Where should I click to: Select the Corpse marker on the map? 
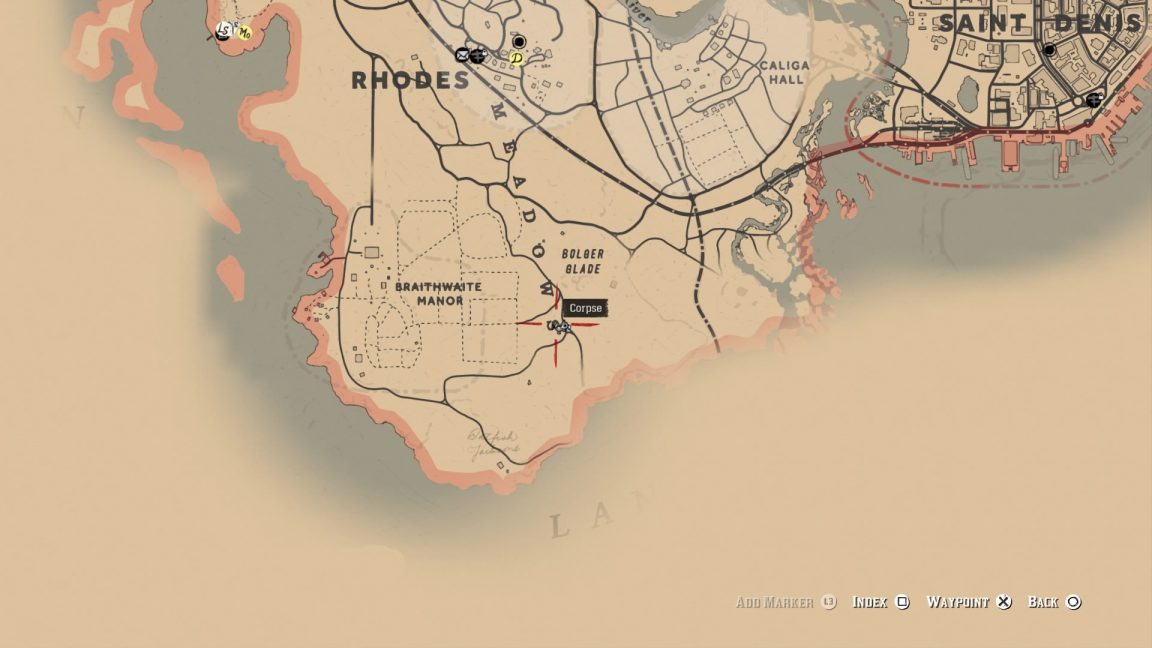tap(562, 327)
